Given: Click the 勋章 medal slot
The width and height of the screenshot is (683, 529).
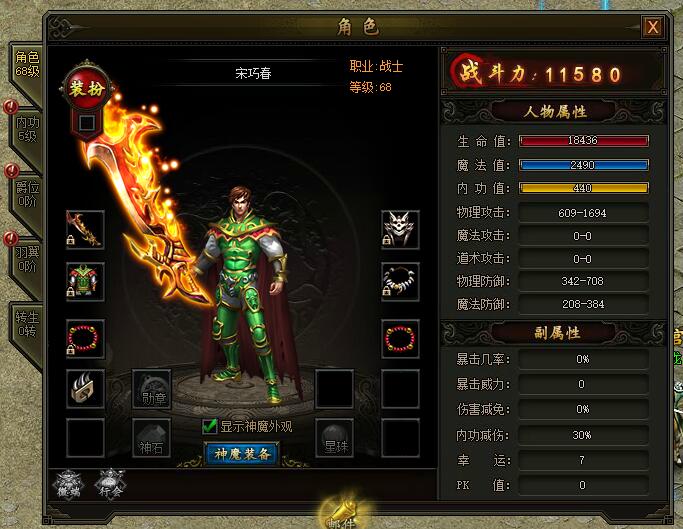Looking at the screenshot, I should tap(152, 388).
